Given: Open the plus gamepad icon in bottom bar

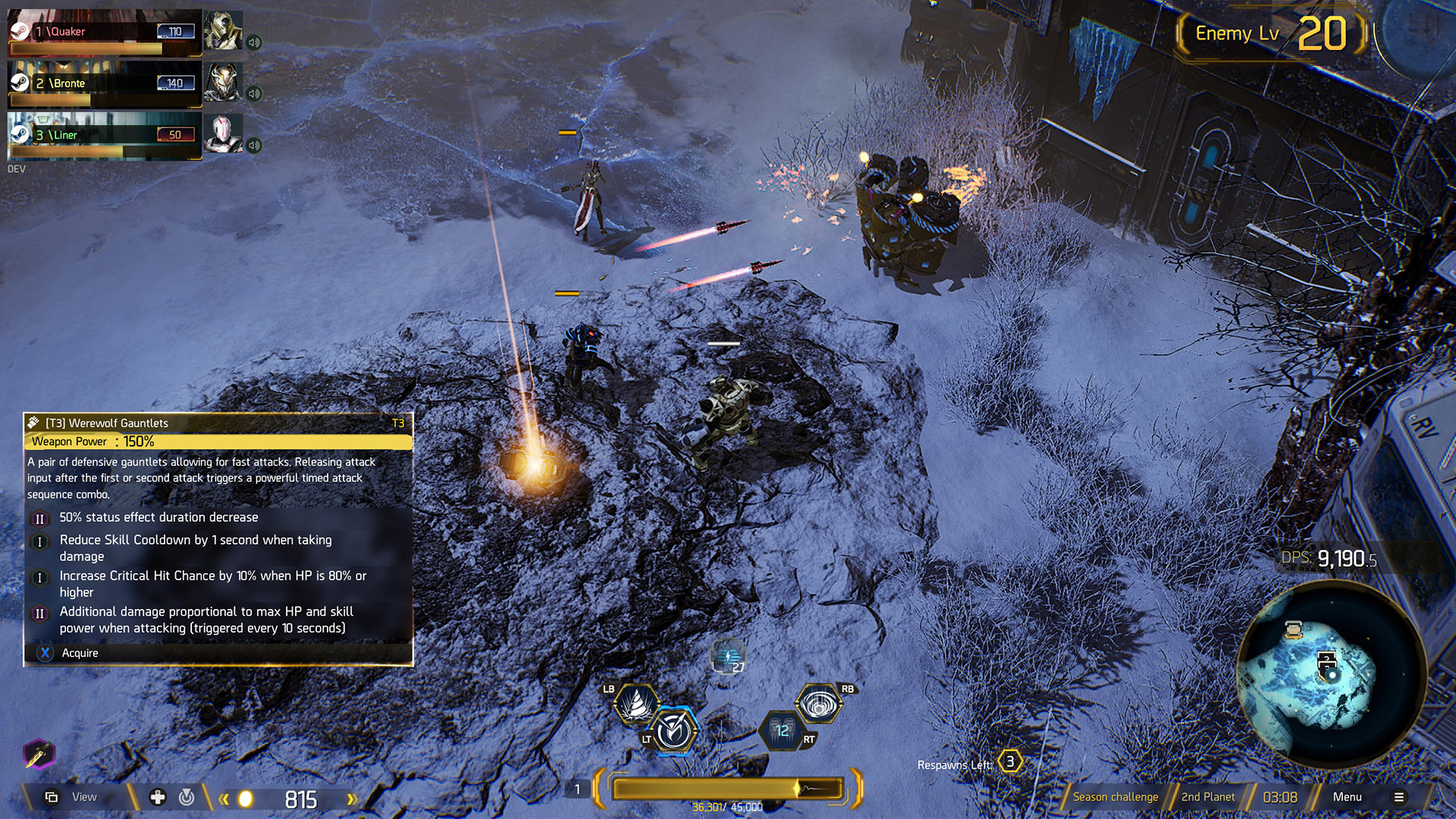Looking at the screenshot, I should (157, 797).
